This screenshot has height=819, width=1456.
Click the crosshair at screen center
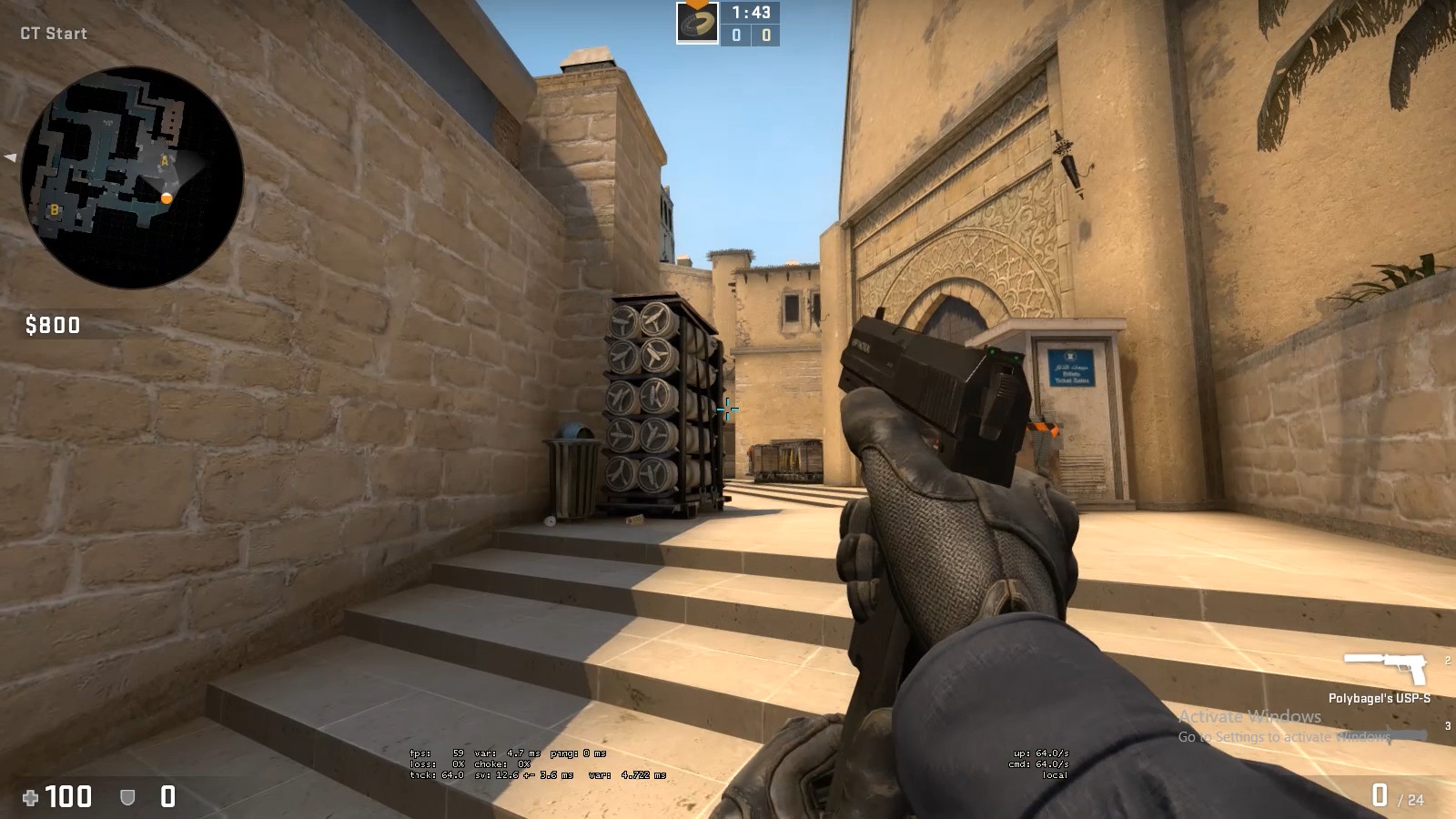(x=728, y=410)
